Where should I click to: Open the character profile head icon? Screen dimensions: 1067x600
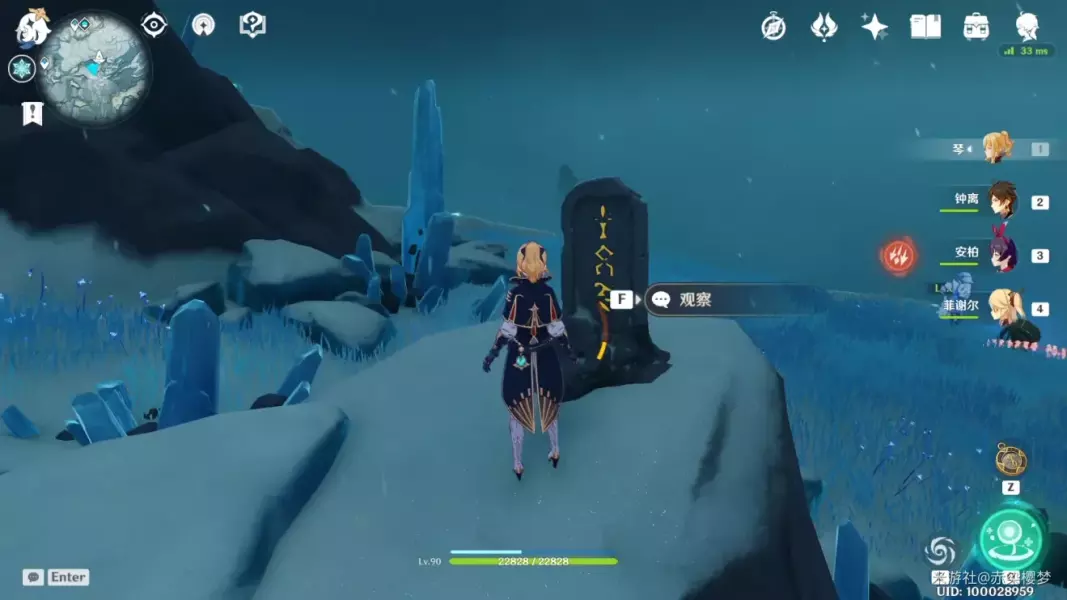click(1027, 26)
